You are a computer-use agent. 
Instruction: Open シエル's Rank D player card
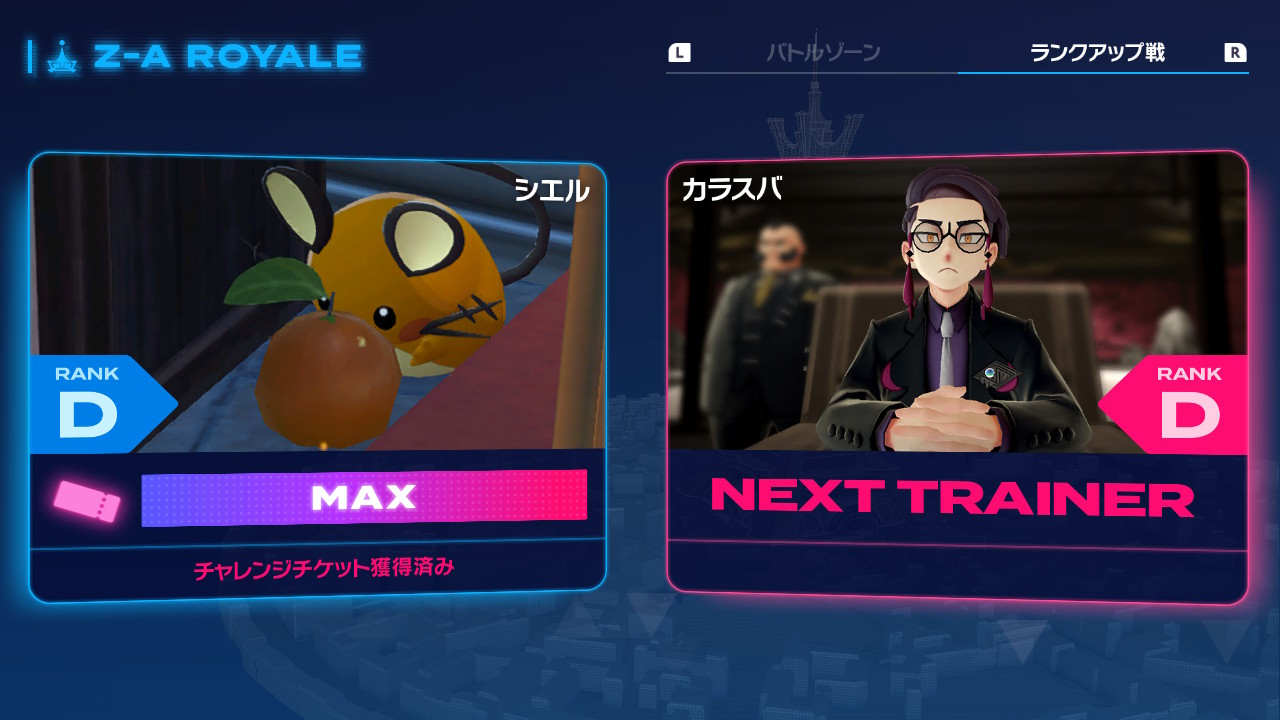coord(318,377)
